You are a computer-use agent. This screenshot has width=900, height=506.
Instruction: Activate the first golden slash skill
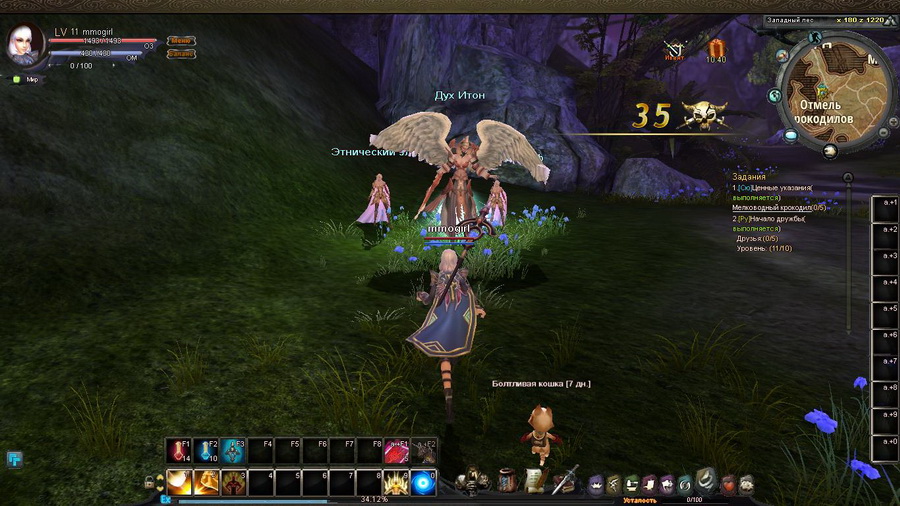point(180,481)
